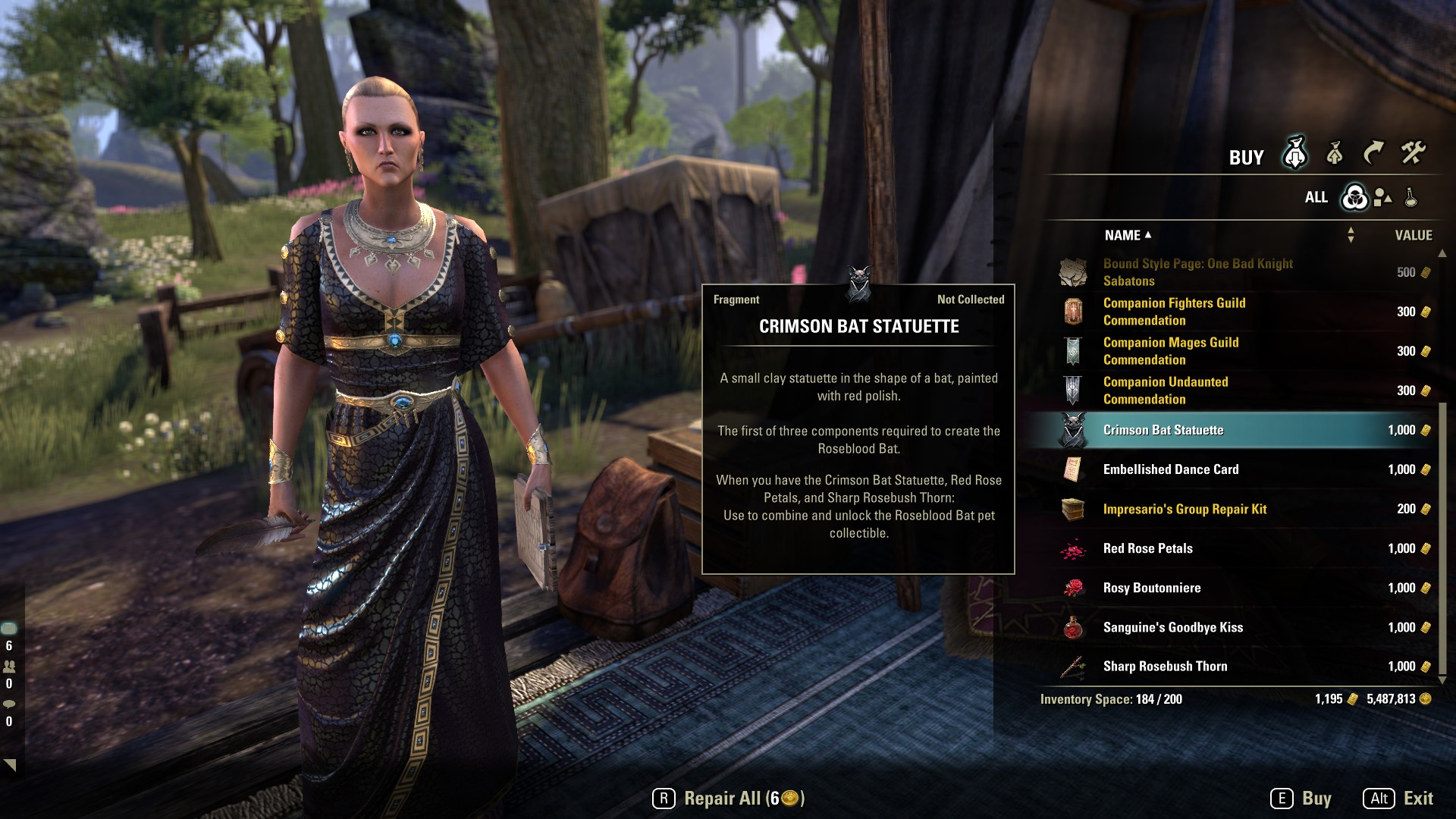Screen dimensions: 1456x819
Task: Choose Companion Mages Guild Commendation
Action: [x=1171, y=351]
